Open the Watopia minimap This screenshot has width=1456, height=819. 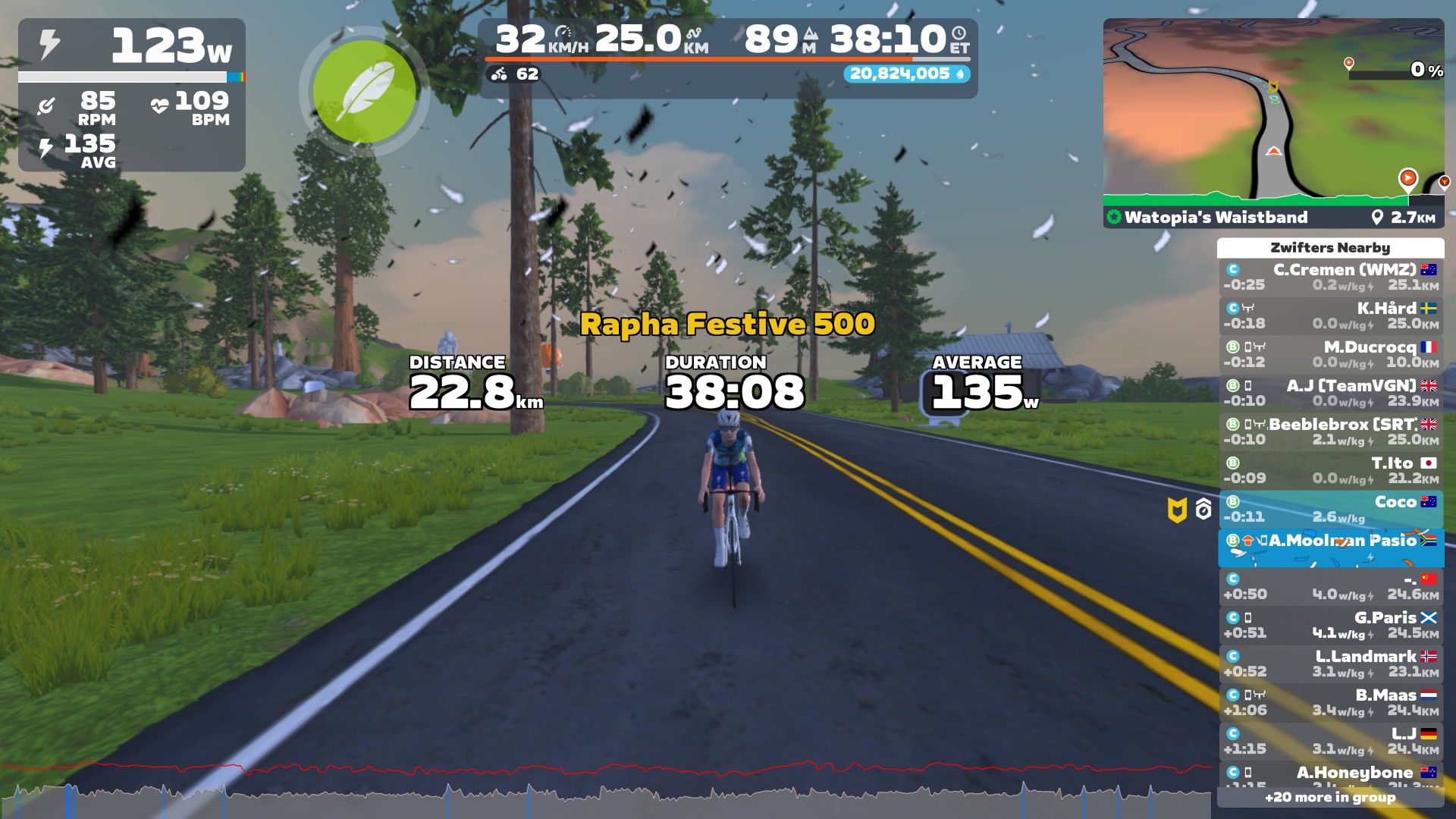[x=1272, y=112]
